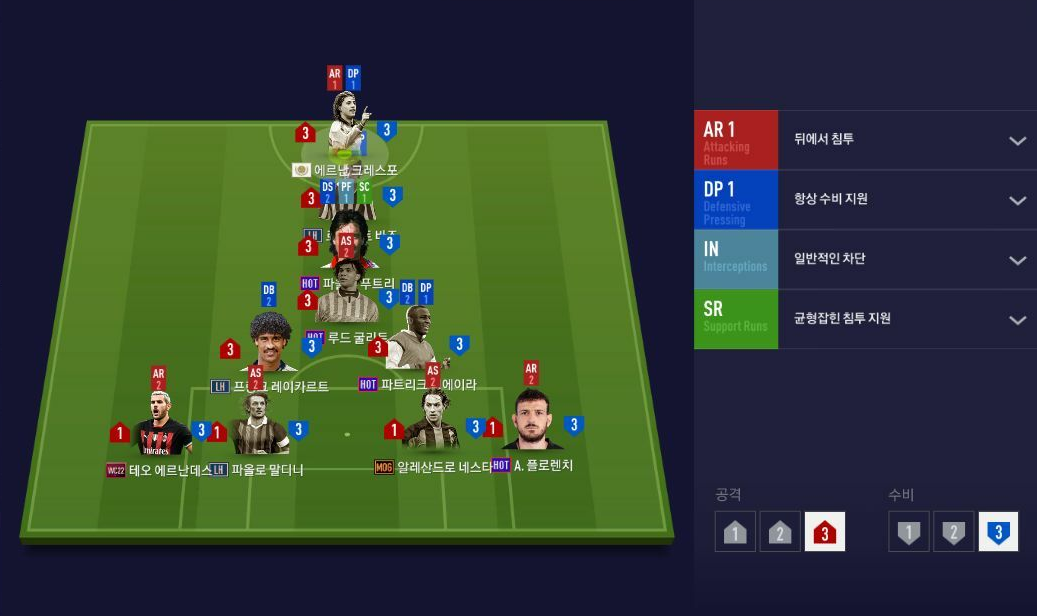
Task: Select the red attack level 3 button
Action: (x=824, y=532)
